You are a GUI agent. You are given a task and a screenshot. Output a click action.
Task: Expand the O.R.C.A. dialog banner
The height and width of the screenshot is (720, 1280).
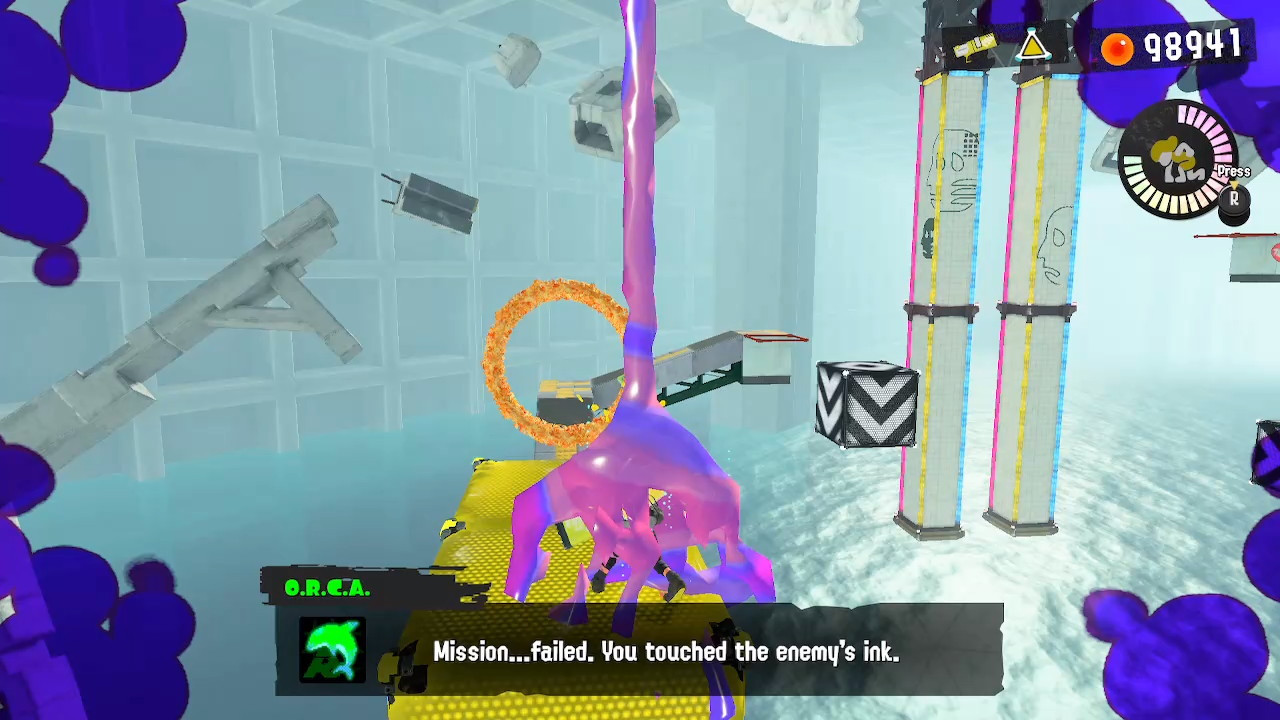640,650
